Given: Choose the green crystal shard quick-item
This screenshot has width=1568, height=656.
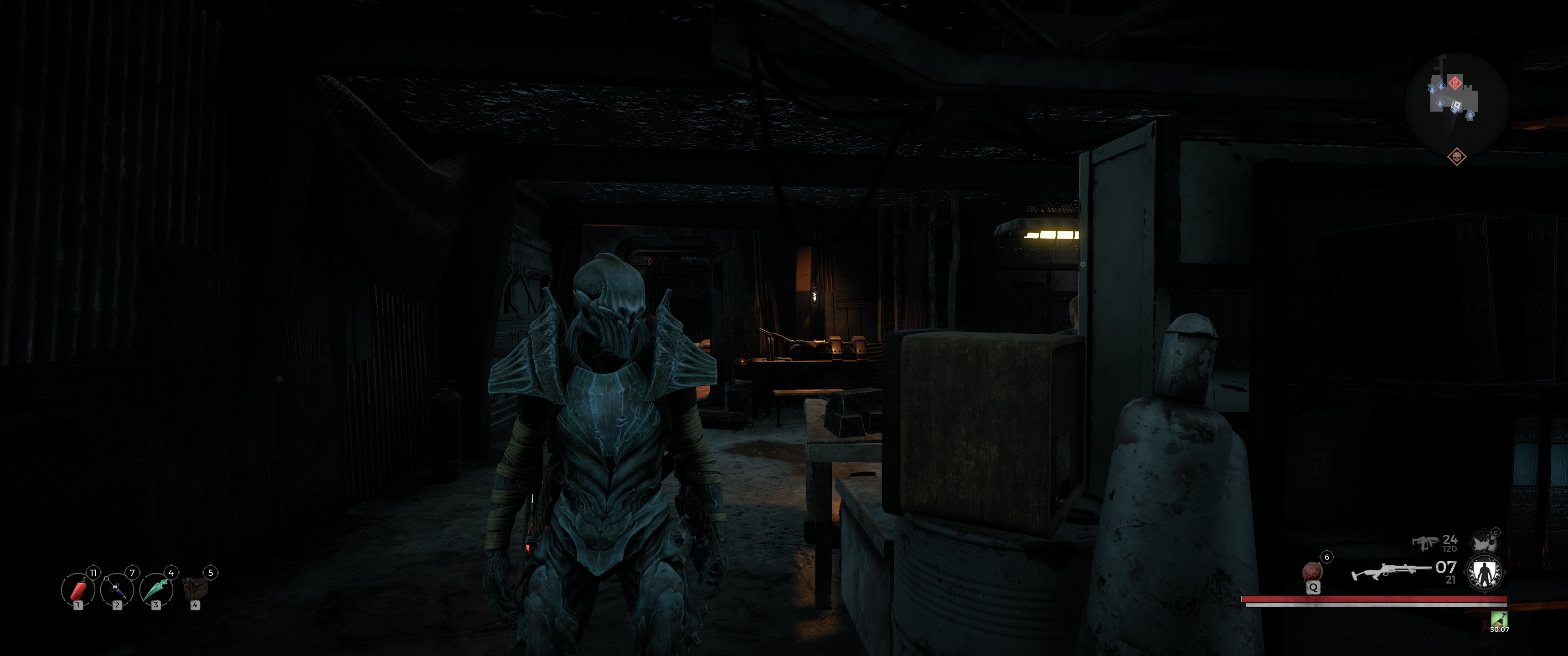Looking at the screenshot, I should click(x=156, y=589).
